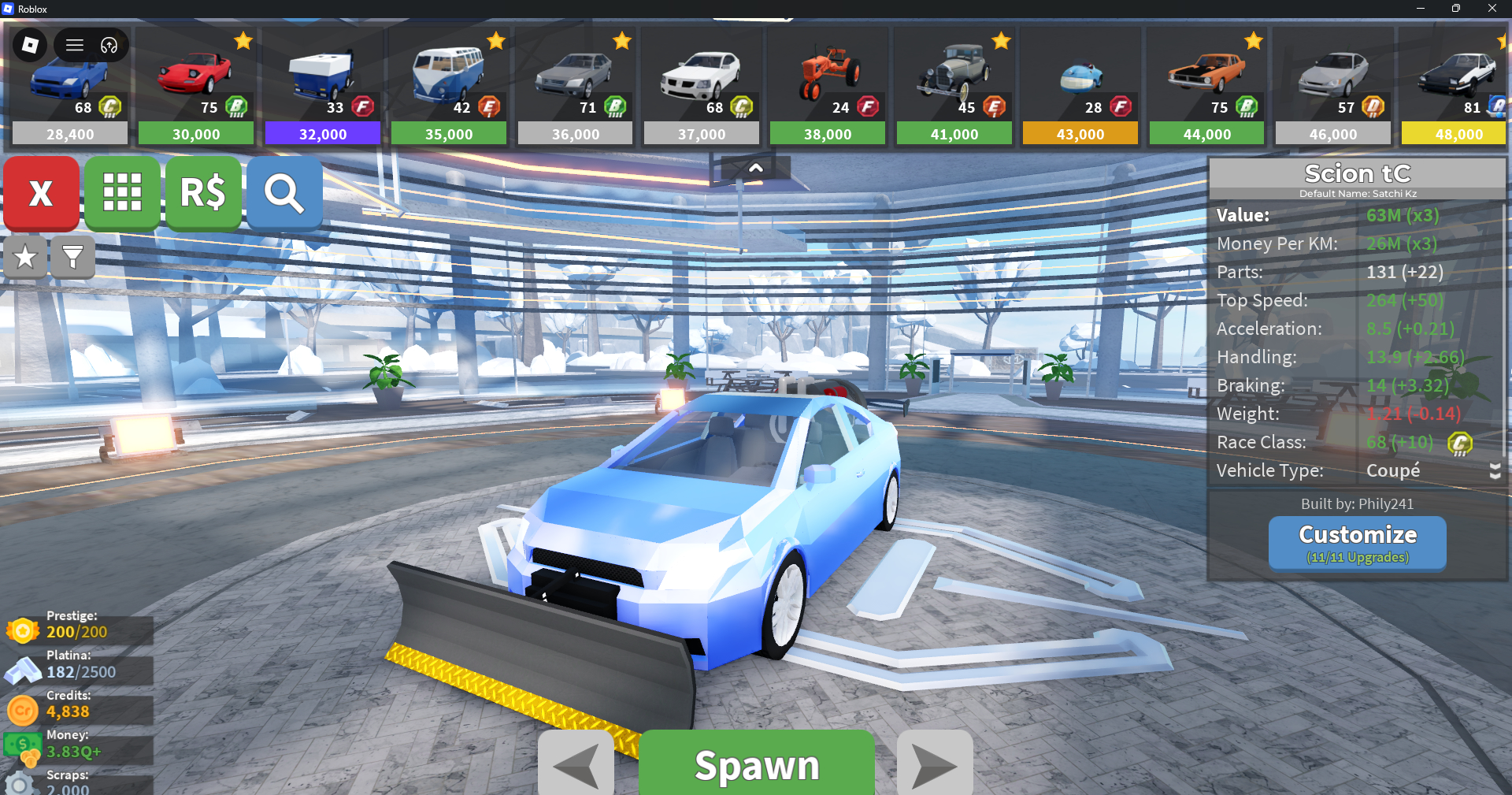Pick the orange tractor priced 38,000
The width and height of the screenshot is (1512, 795).
click(x=828, y=87)
